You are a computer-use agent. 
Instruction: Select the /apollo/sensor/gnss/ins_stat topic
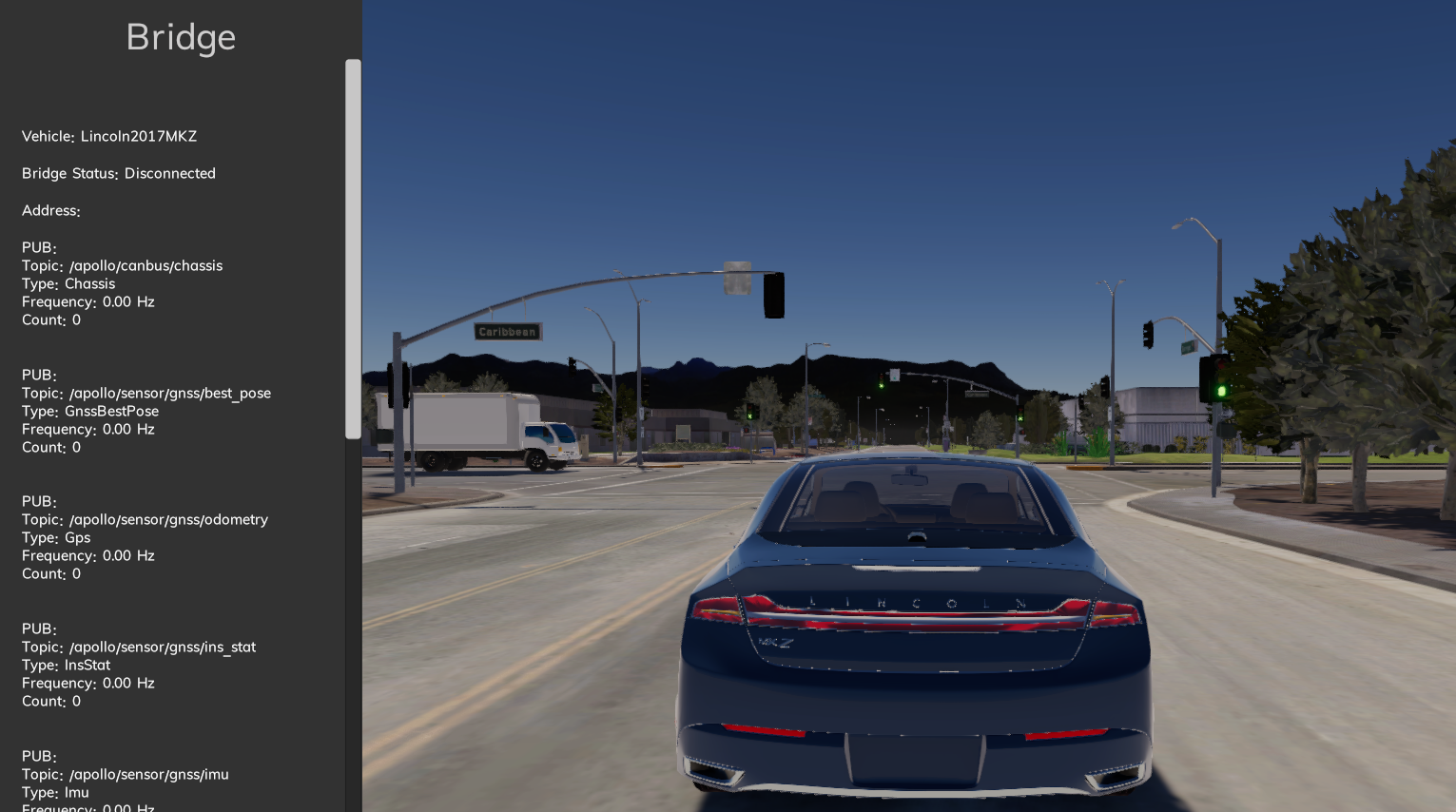[138, 647]
